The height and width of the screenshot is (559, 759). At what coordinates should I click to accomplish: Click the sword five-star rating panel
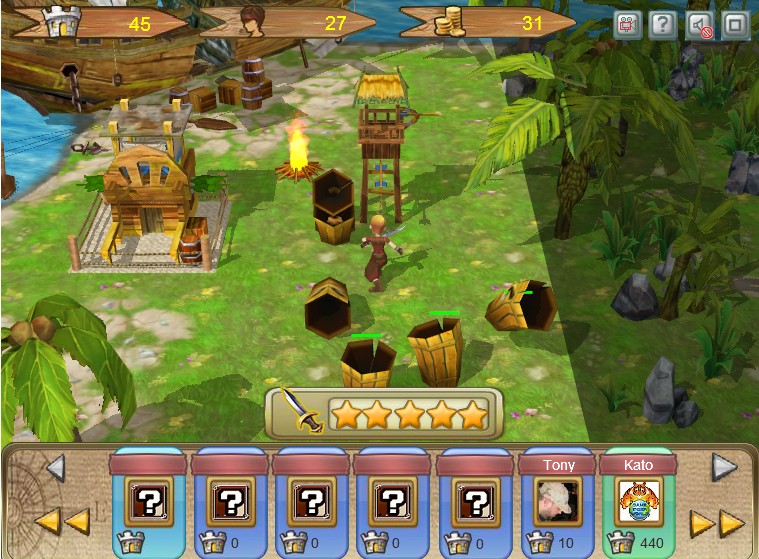(383, 413)
